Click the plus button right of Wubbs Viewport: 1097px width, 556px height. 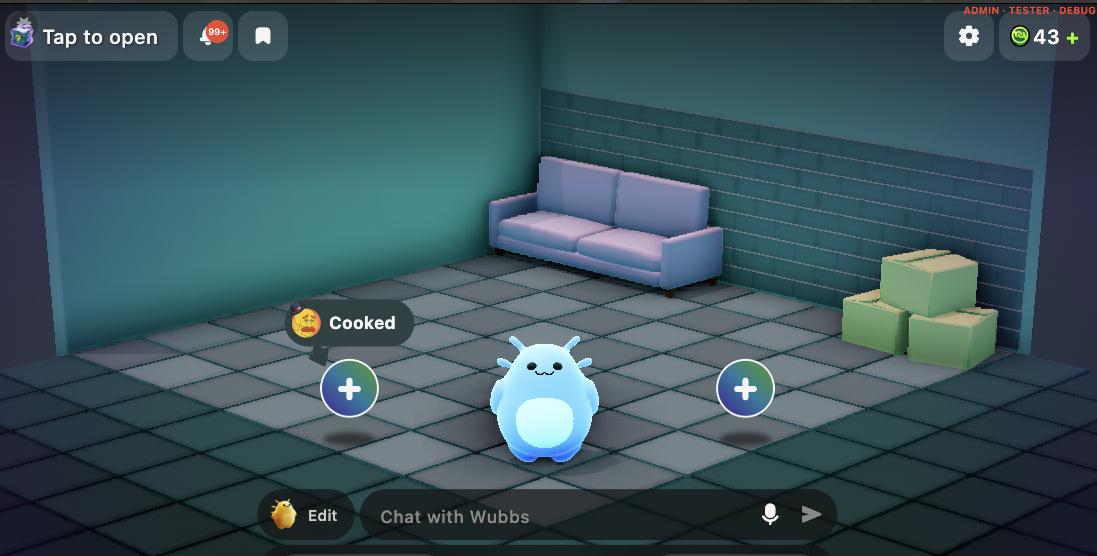[x=745, y=389]
